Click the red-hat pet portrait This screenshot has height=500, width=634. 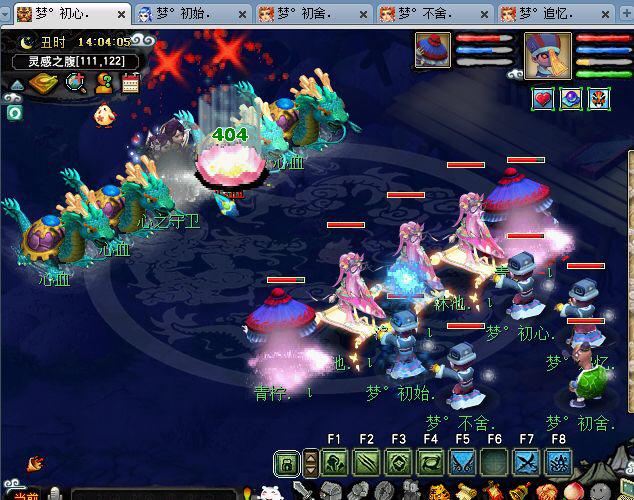434,52
